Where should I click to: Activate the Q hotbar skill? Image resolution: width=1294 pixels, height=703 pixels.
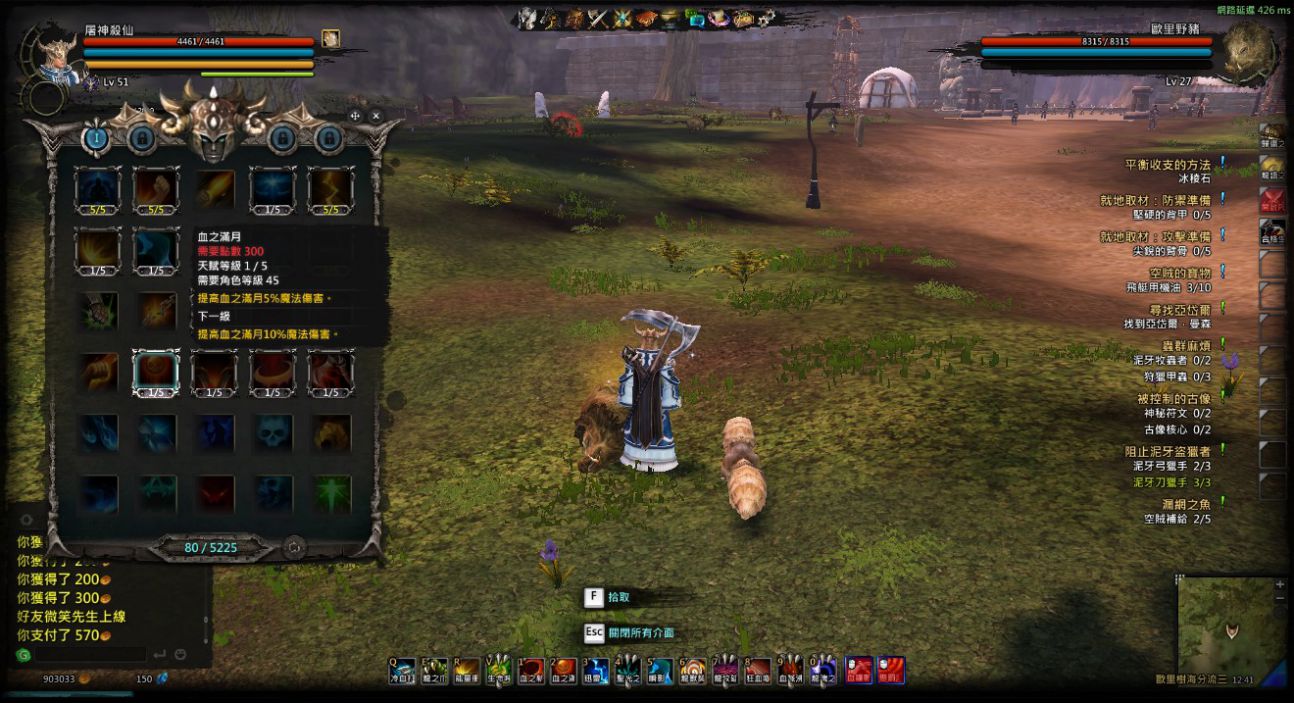(x=402, y=670)
